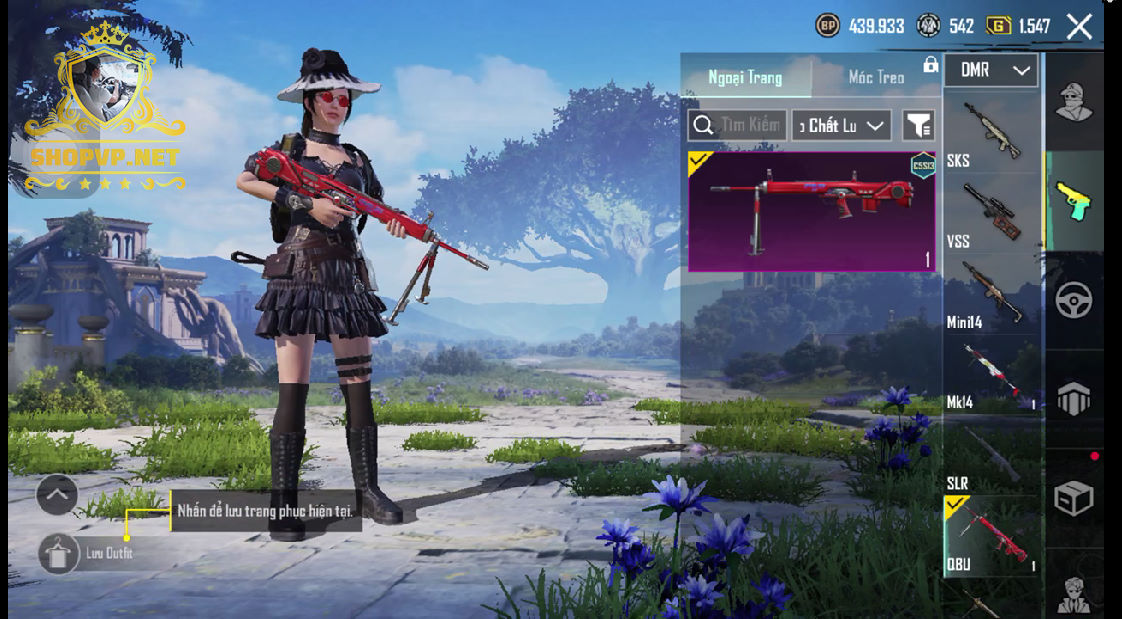This screenshot has height=619, width=1122.
Task: Open the Móc Treo tab
Action: point(876,77)
